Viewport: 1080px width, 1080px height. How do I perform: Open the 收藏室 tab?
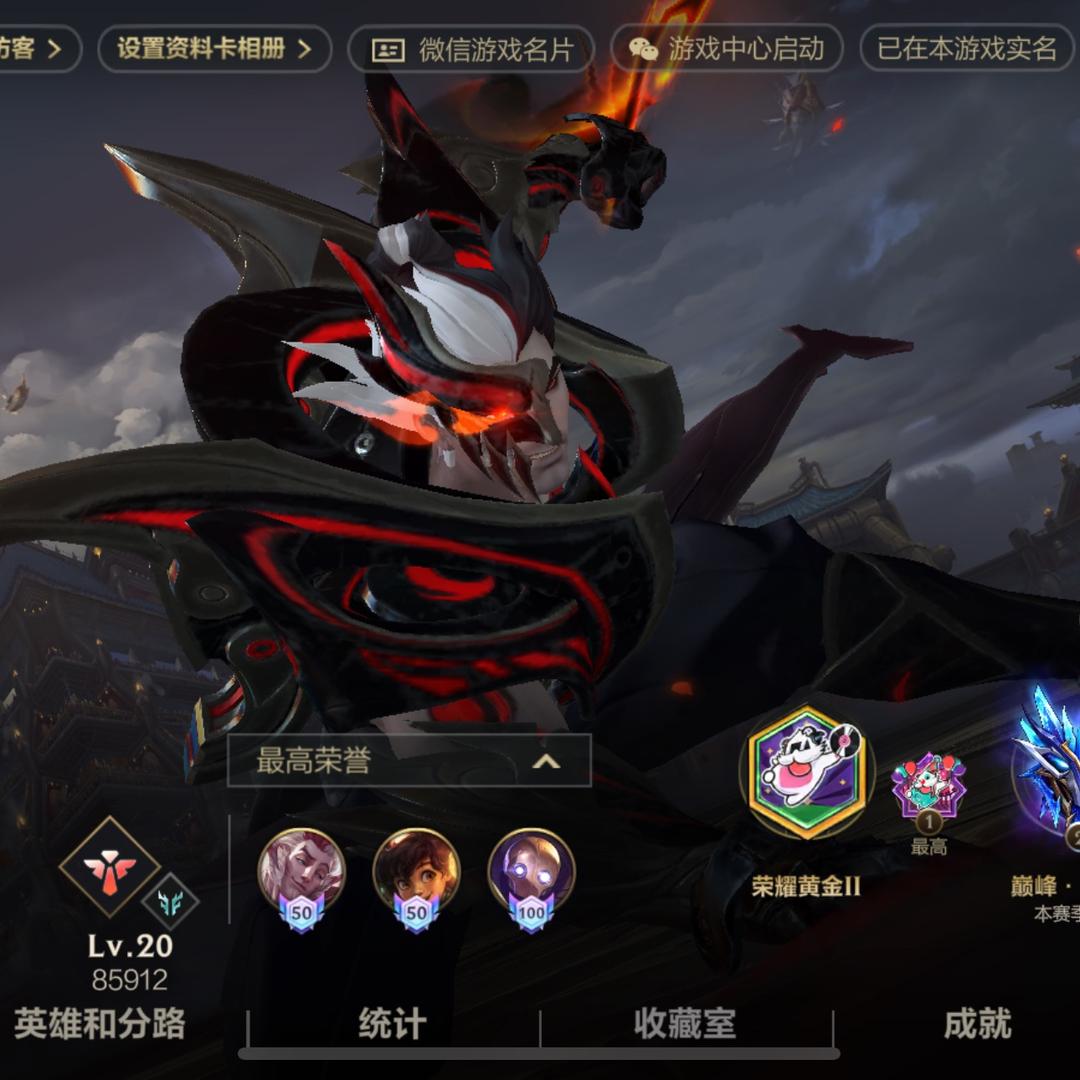[x=685, y=1024]
